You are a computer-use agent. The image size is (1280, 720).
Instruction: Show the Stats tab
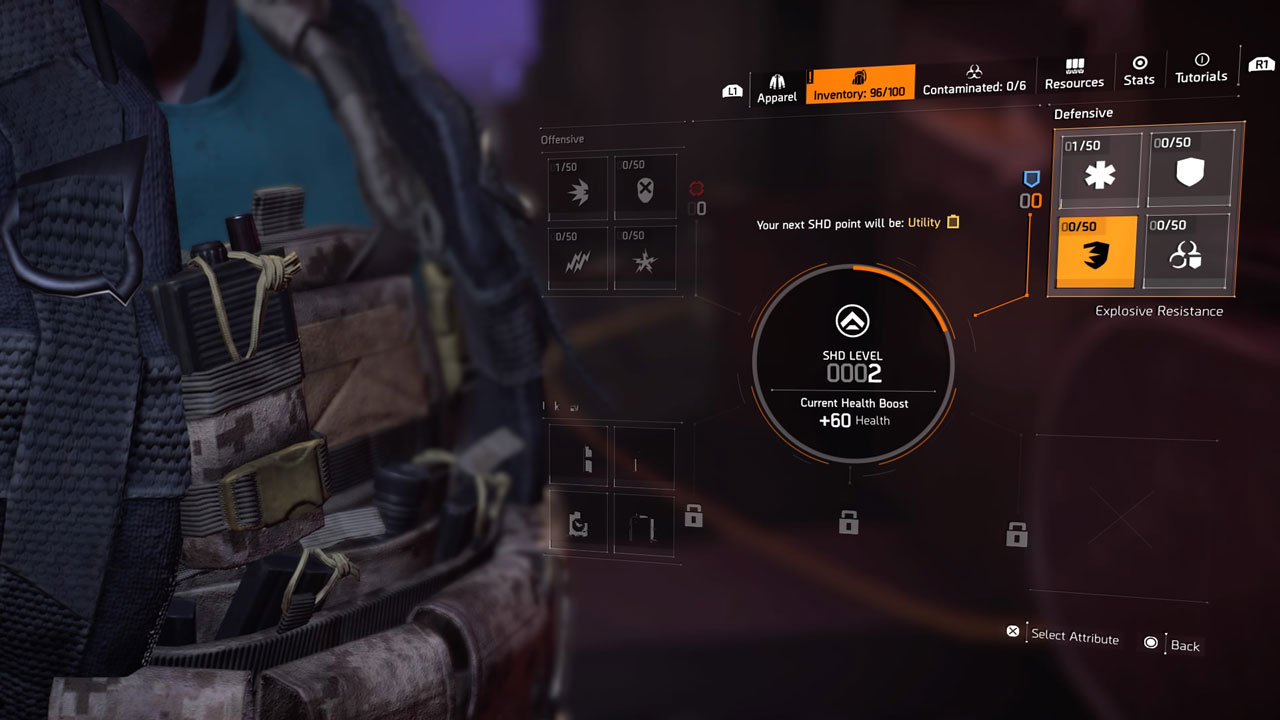[1138, 71]
